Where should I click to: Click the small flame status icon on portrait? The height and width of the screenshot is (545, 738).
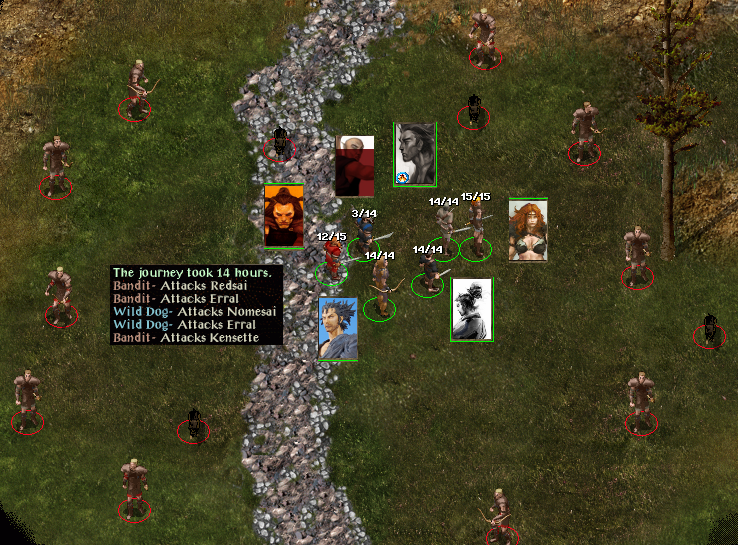click(x=402, y=178)
